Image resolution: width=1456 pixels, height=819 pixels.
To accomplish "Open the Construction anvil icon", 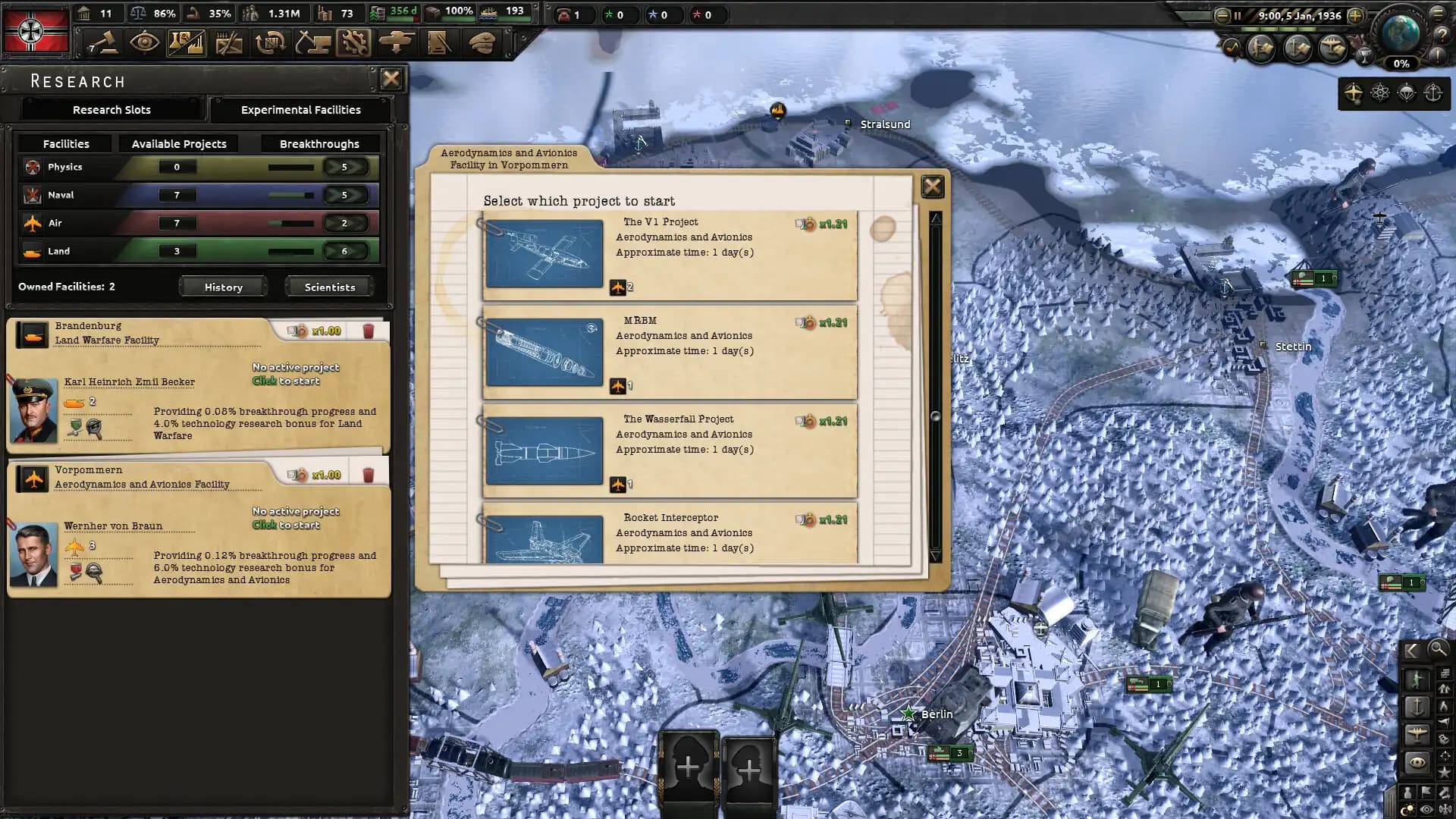I will [314, 42].
